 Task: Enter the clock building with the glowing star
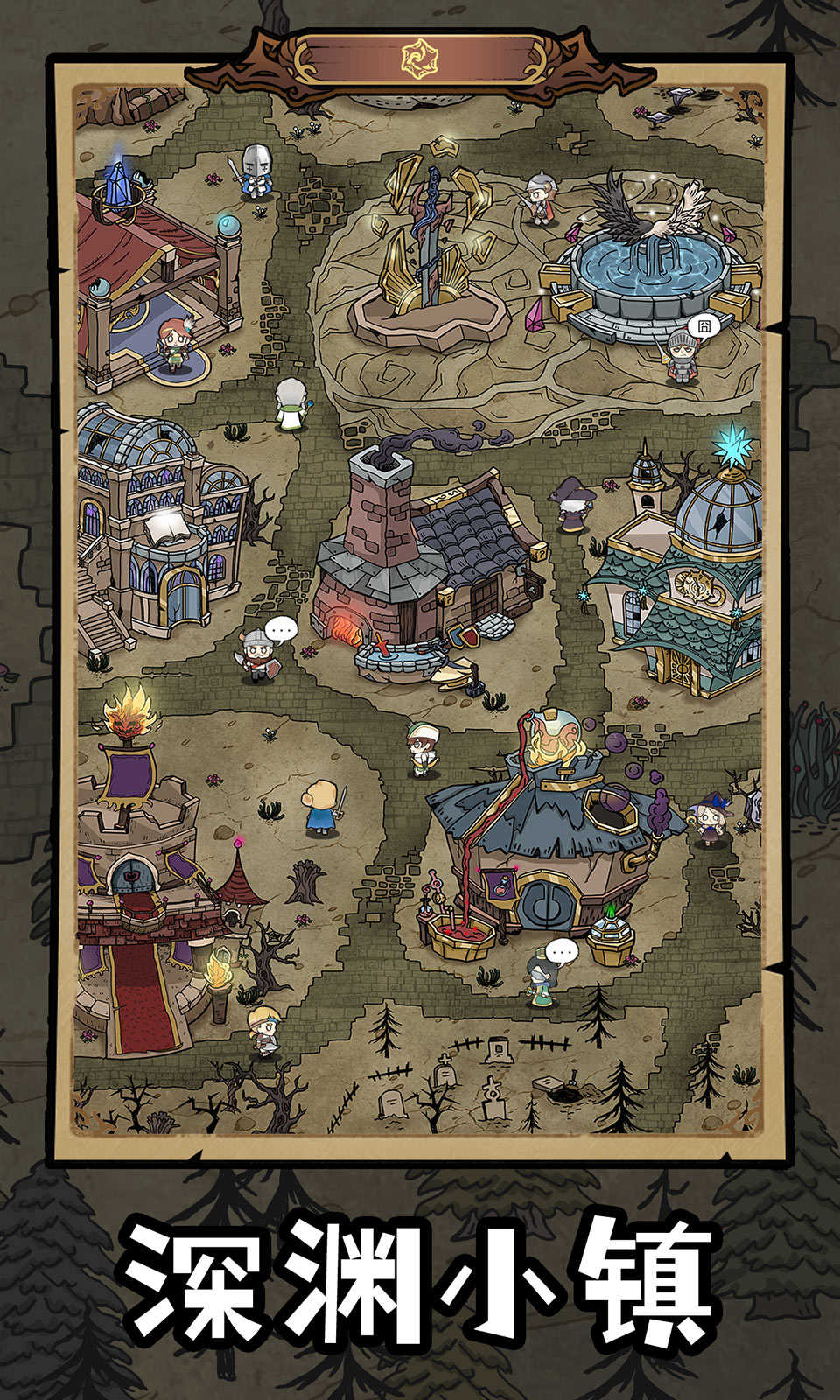[691, 577]
